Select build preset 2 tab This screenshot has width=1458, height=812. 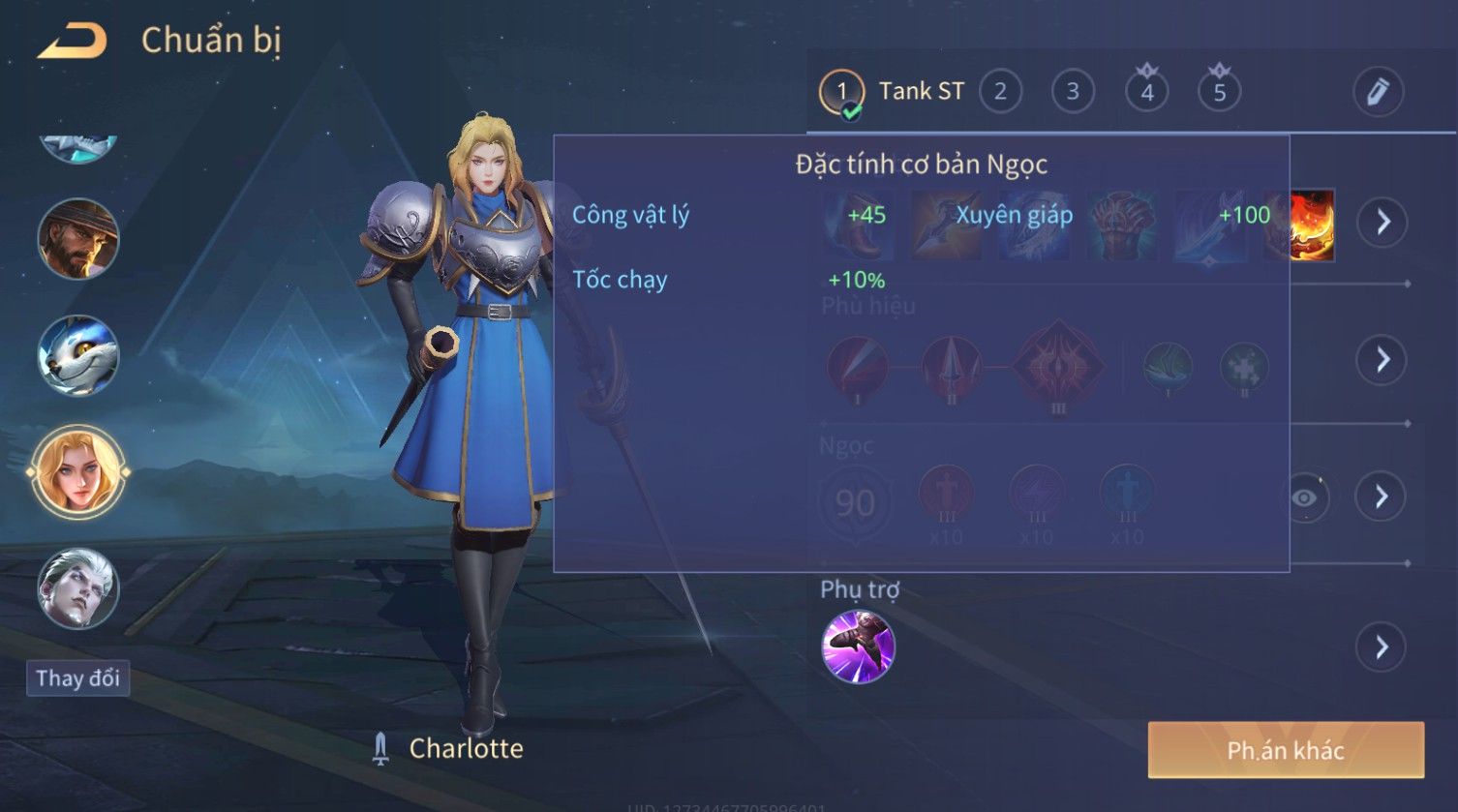pyautogui.click(x=1000, y=92)
